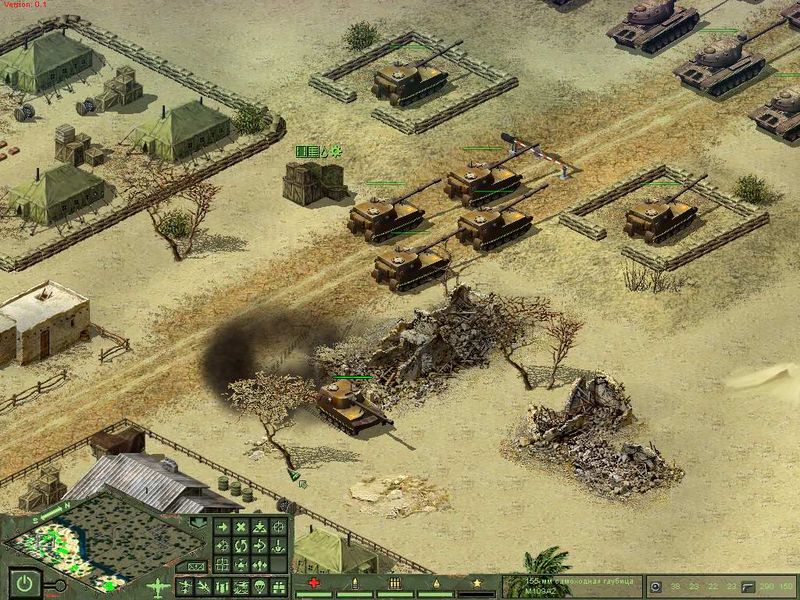Click the down-arrow collapse button above the minimap edge

(198, 521)
